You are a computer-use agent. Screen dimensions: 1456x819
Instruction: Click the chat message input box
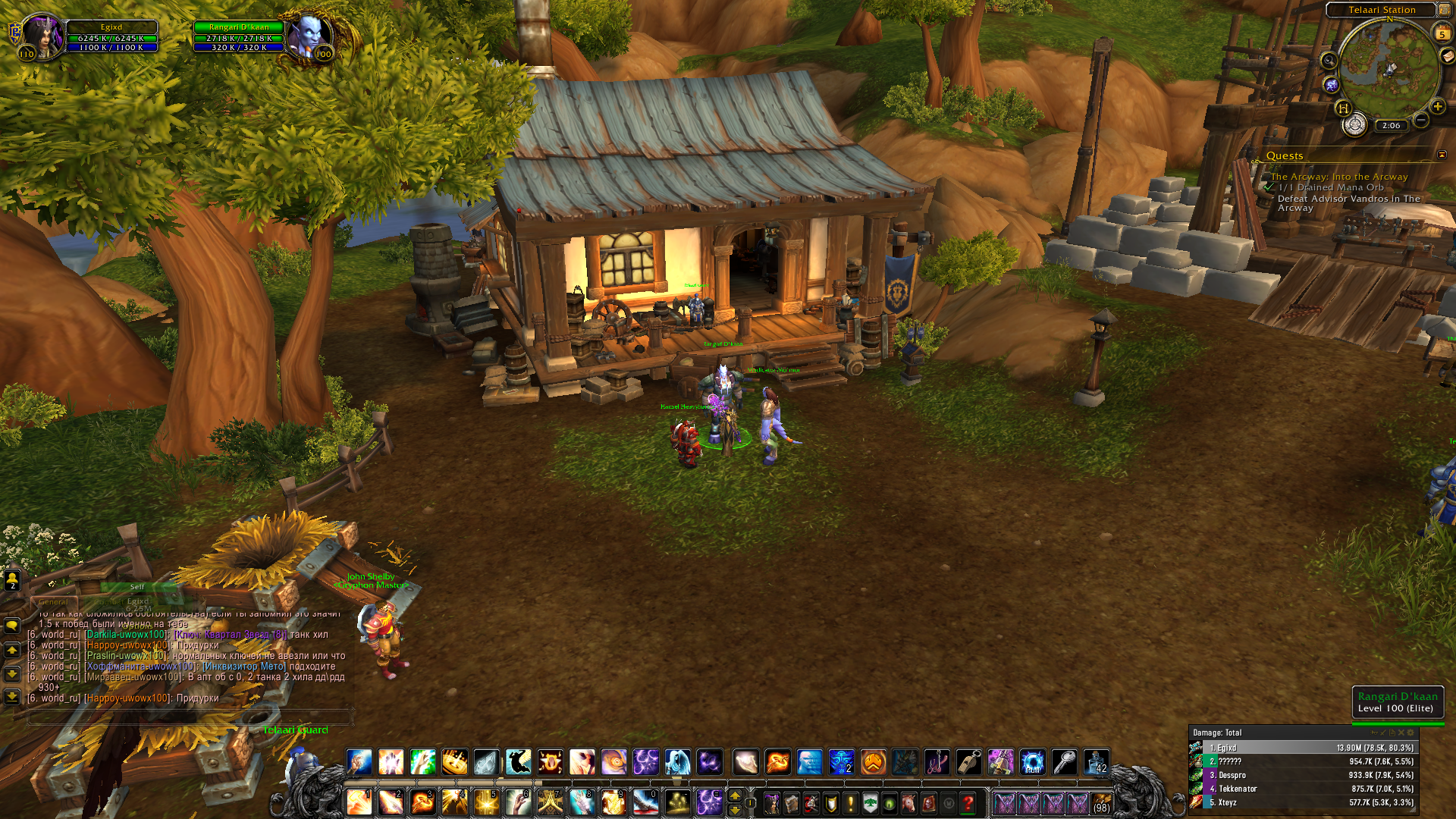(x=190, y=716)
